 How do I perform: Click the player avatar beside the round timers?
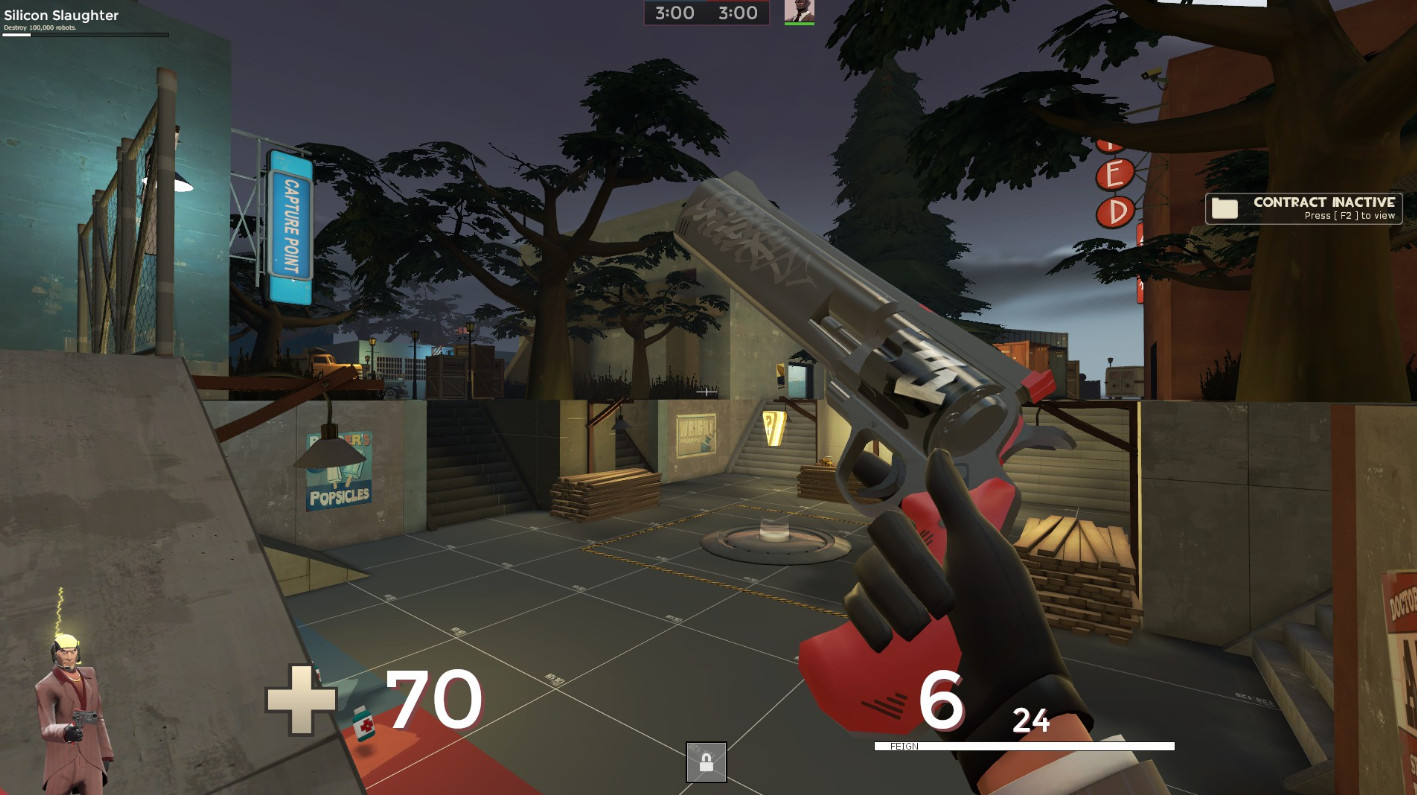[x=797, y=13]
